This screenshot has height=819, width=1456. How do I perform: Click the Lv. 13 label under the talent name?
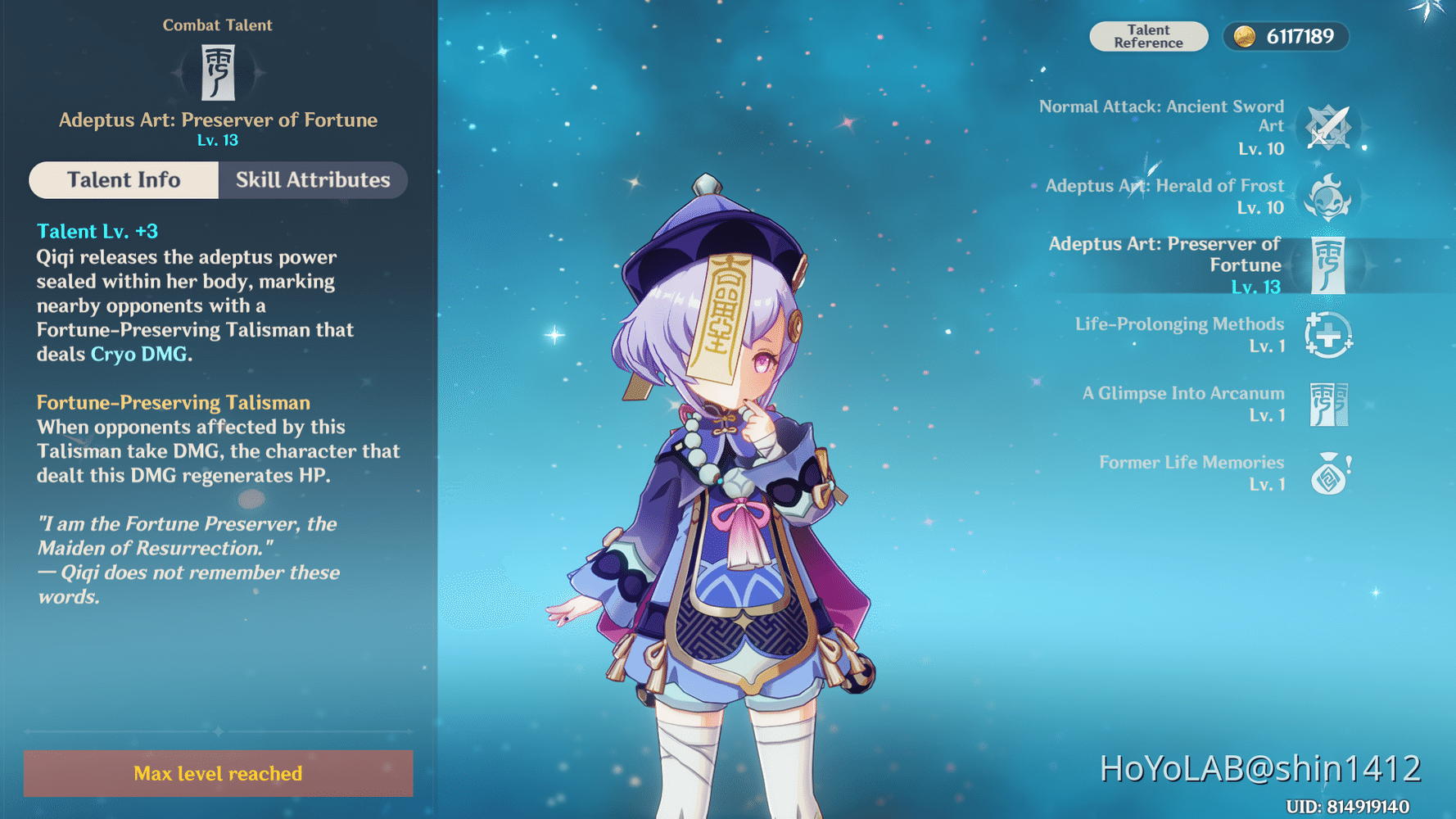point(217,139)
